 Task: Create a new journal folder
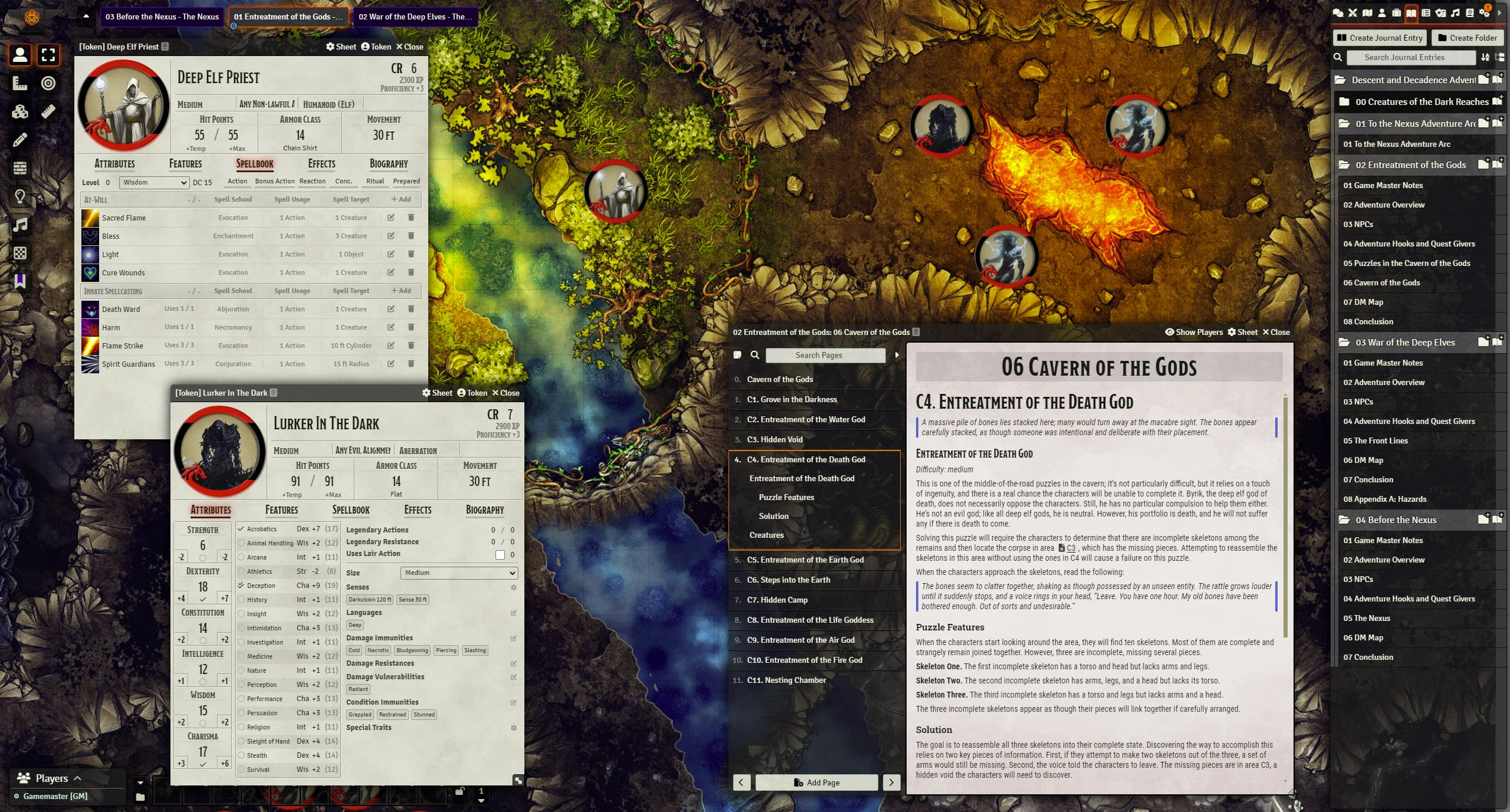1468,38
